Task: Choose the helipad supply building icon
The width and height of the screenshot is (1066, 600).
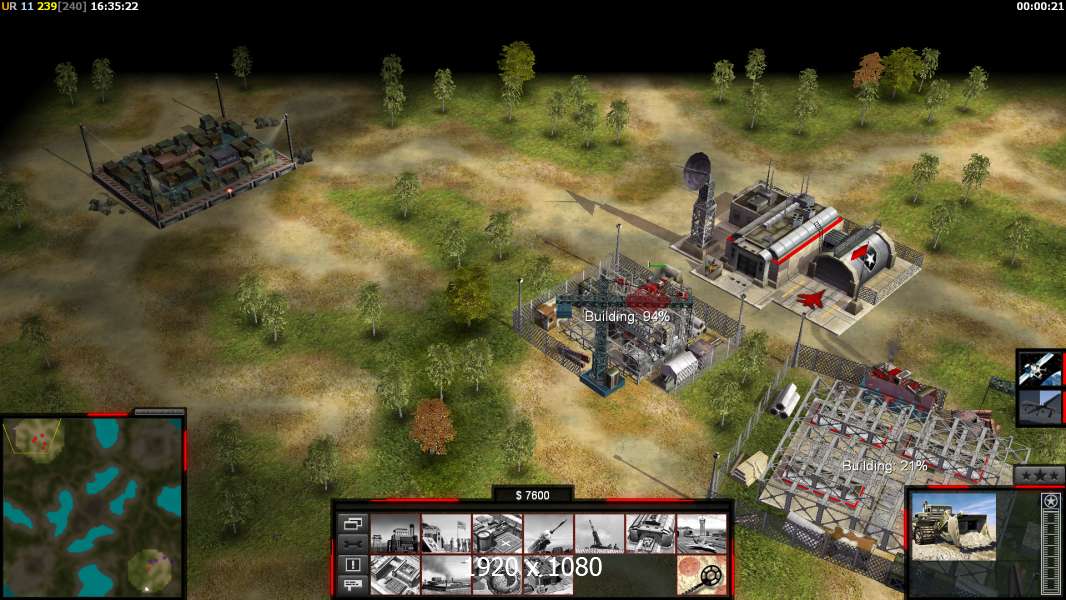Action: (x=497, y=533)
